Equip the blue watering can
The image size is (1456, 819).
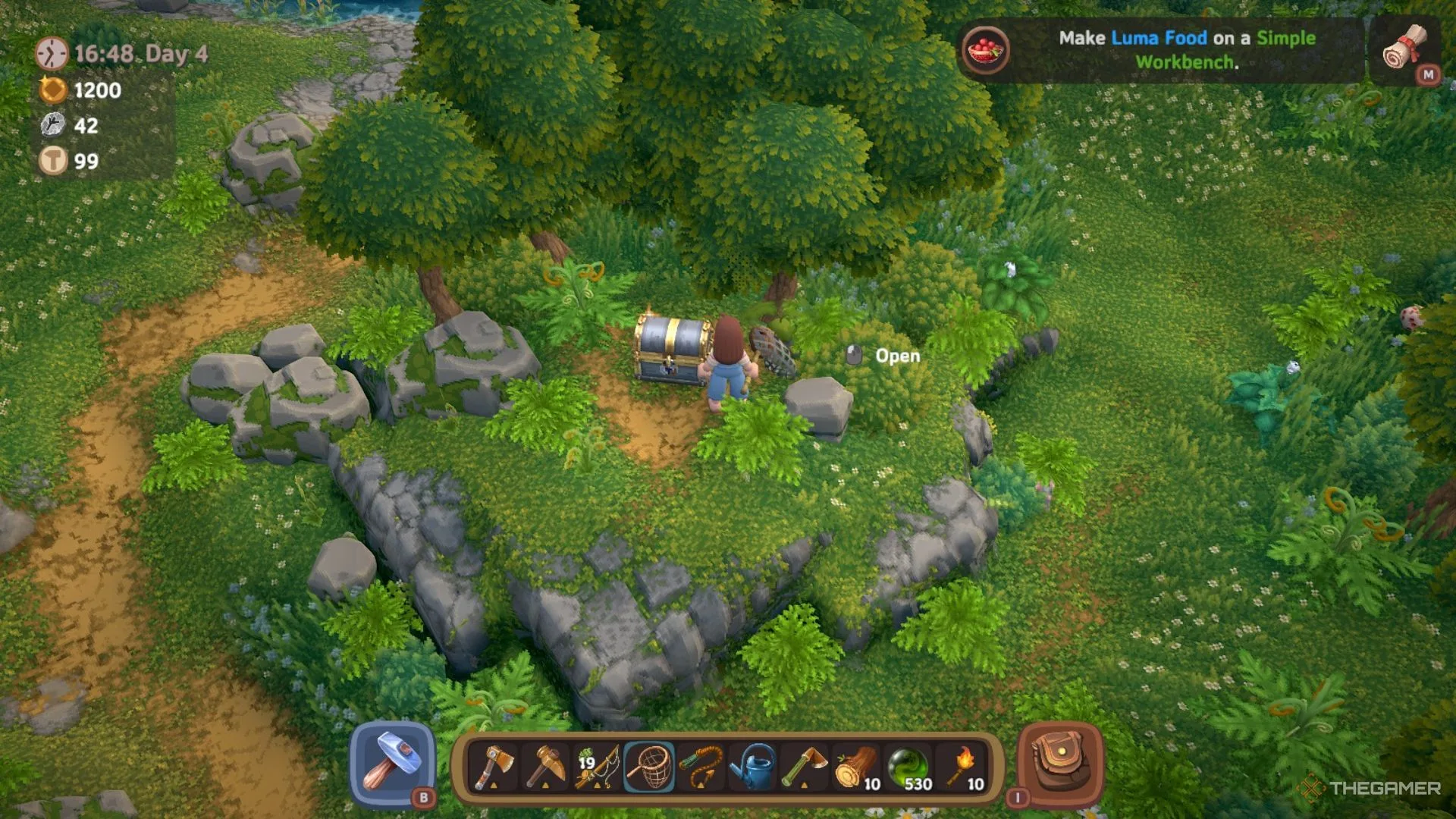pos(752,767)
